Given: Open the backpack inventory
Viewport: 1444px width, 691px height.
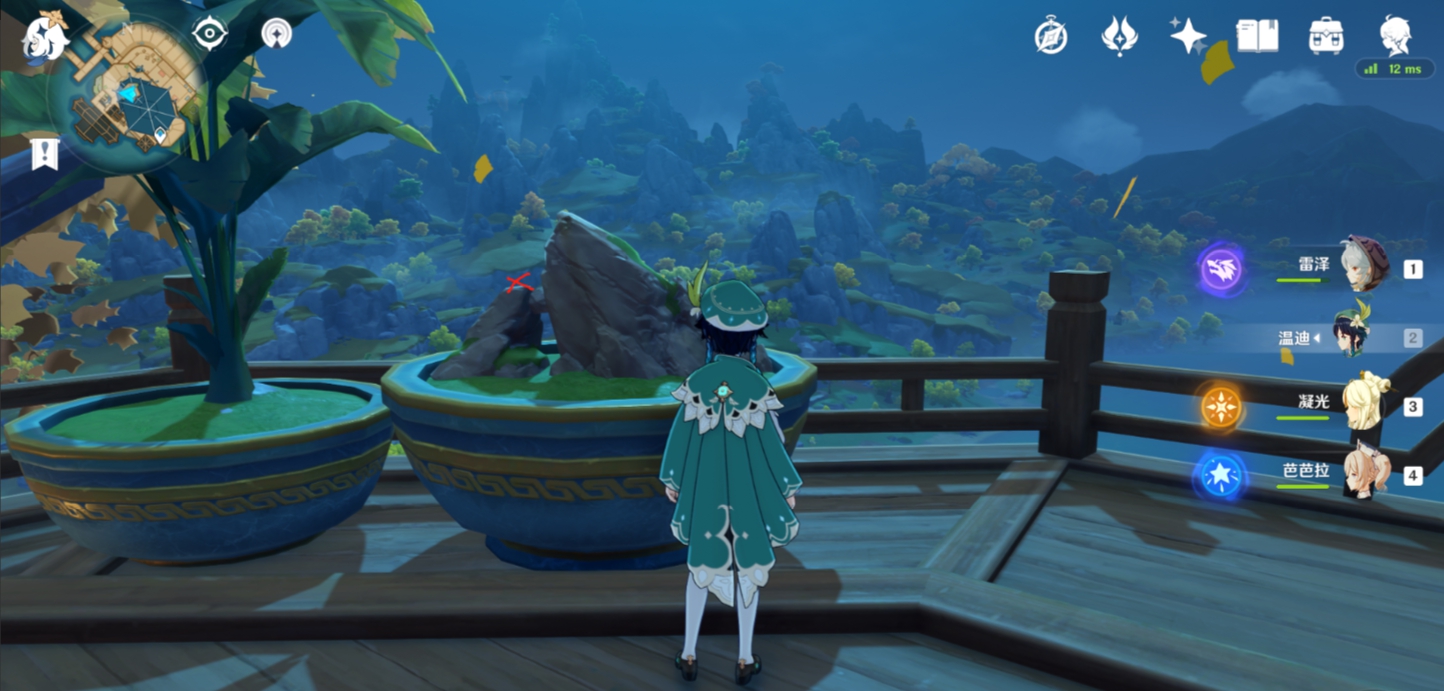Looking at the screenshot, I should (1326, 37).
